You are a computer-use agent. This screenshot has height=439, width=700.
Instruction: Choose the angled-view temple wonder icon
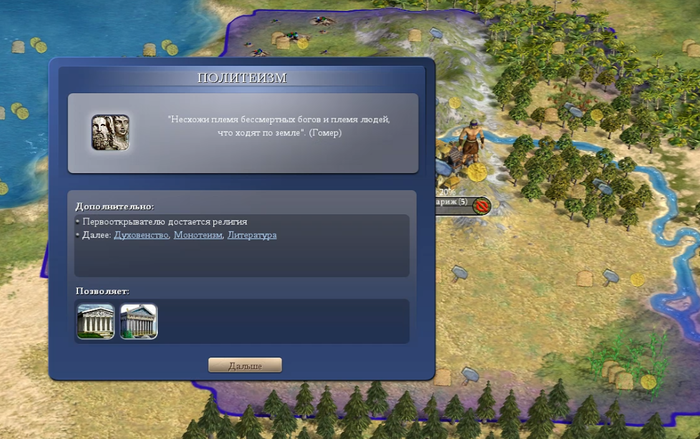coord(138,321)
